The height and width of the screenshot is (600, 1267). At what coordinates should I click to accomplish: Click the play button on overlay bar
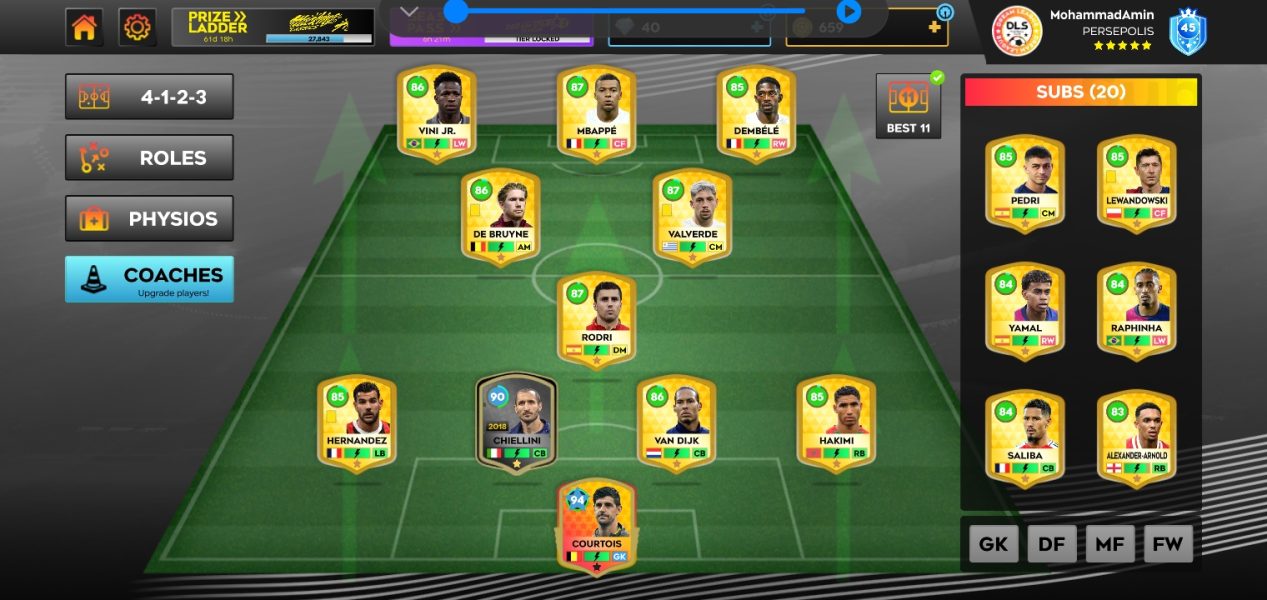(x=849, y=11)
